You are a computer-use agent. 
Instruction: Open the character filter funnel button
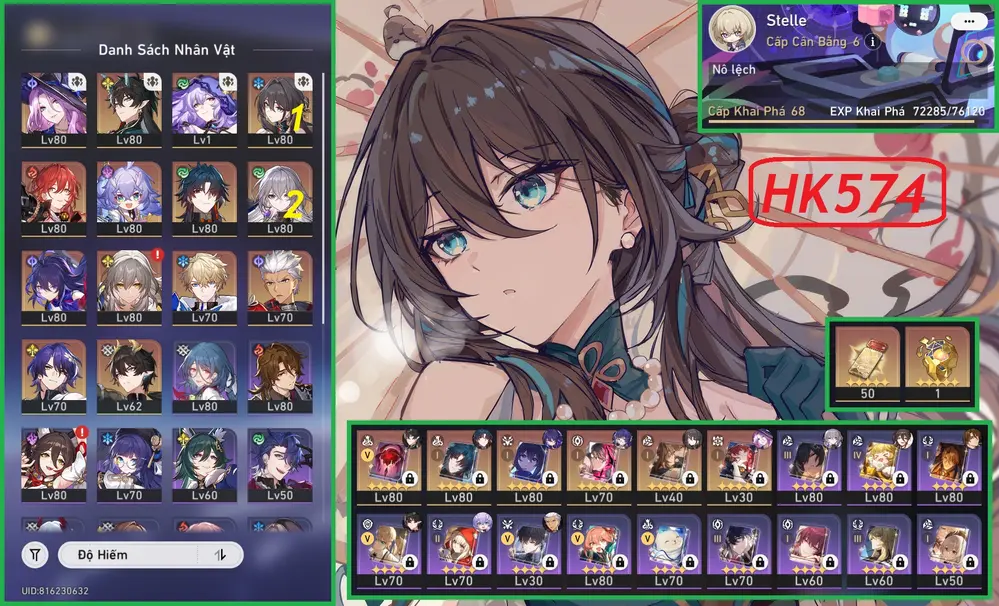coord(35,554)
